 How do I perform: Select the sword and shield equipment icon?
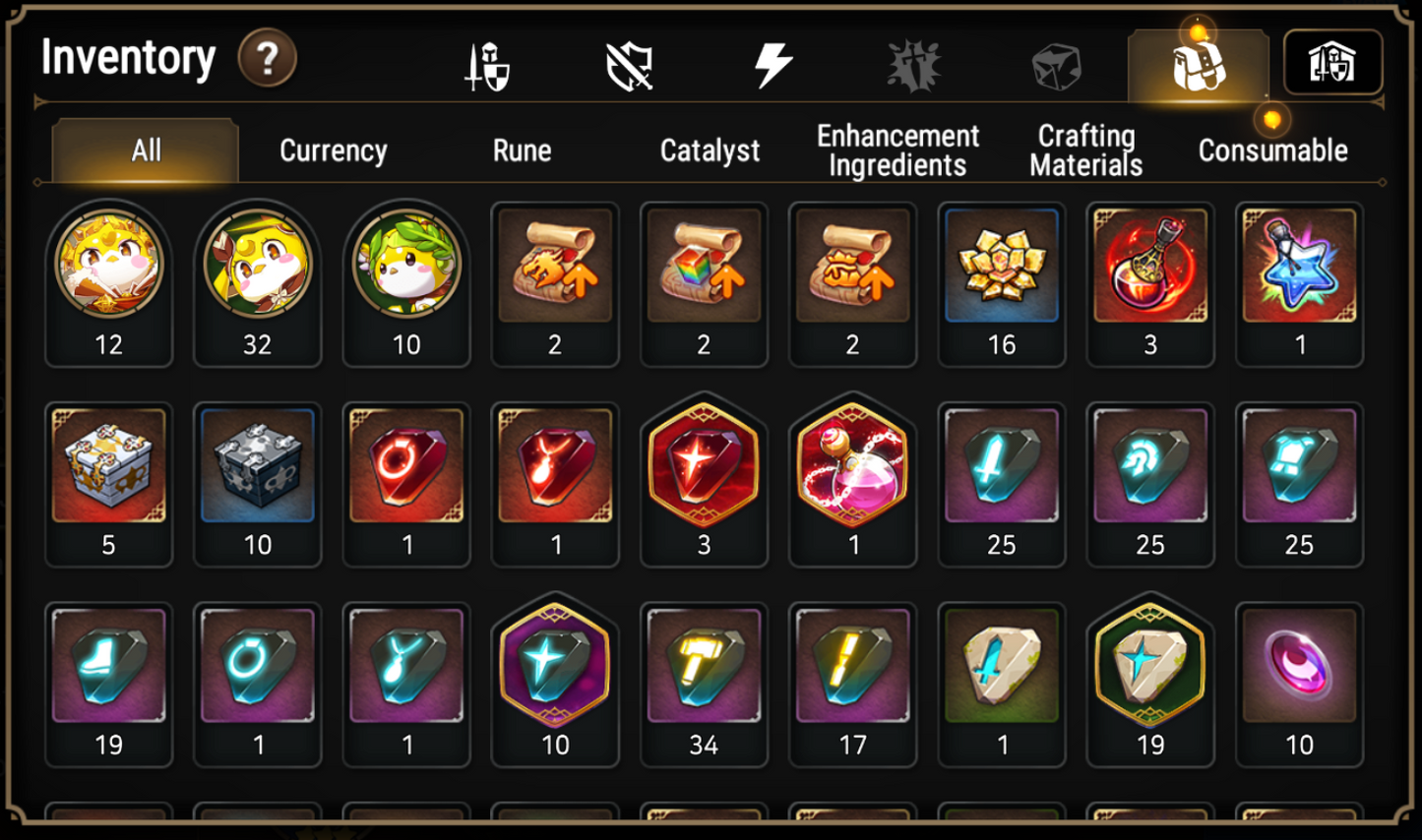pyautogui.click(x=486, y=66)
